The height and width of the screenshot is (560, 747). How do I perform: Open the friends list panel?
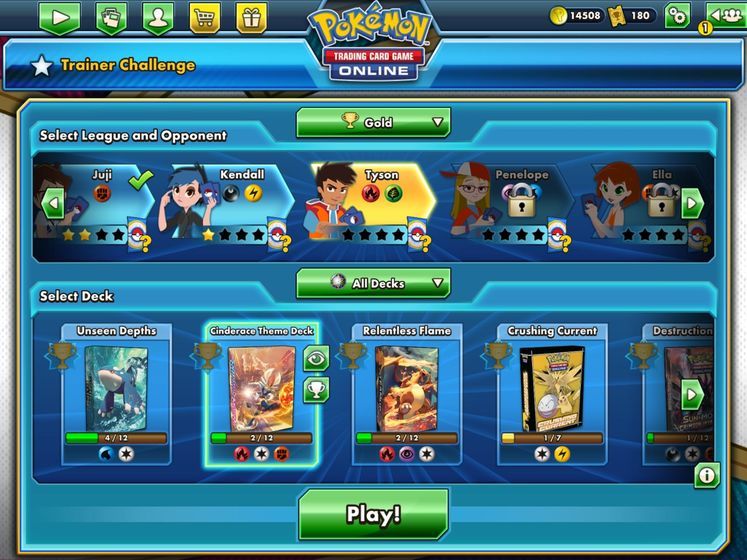(724, 15)
